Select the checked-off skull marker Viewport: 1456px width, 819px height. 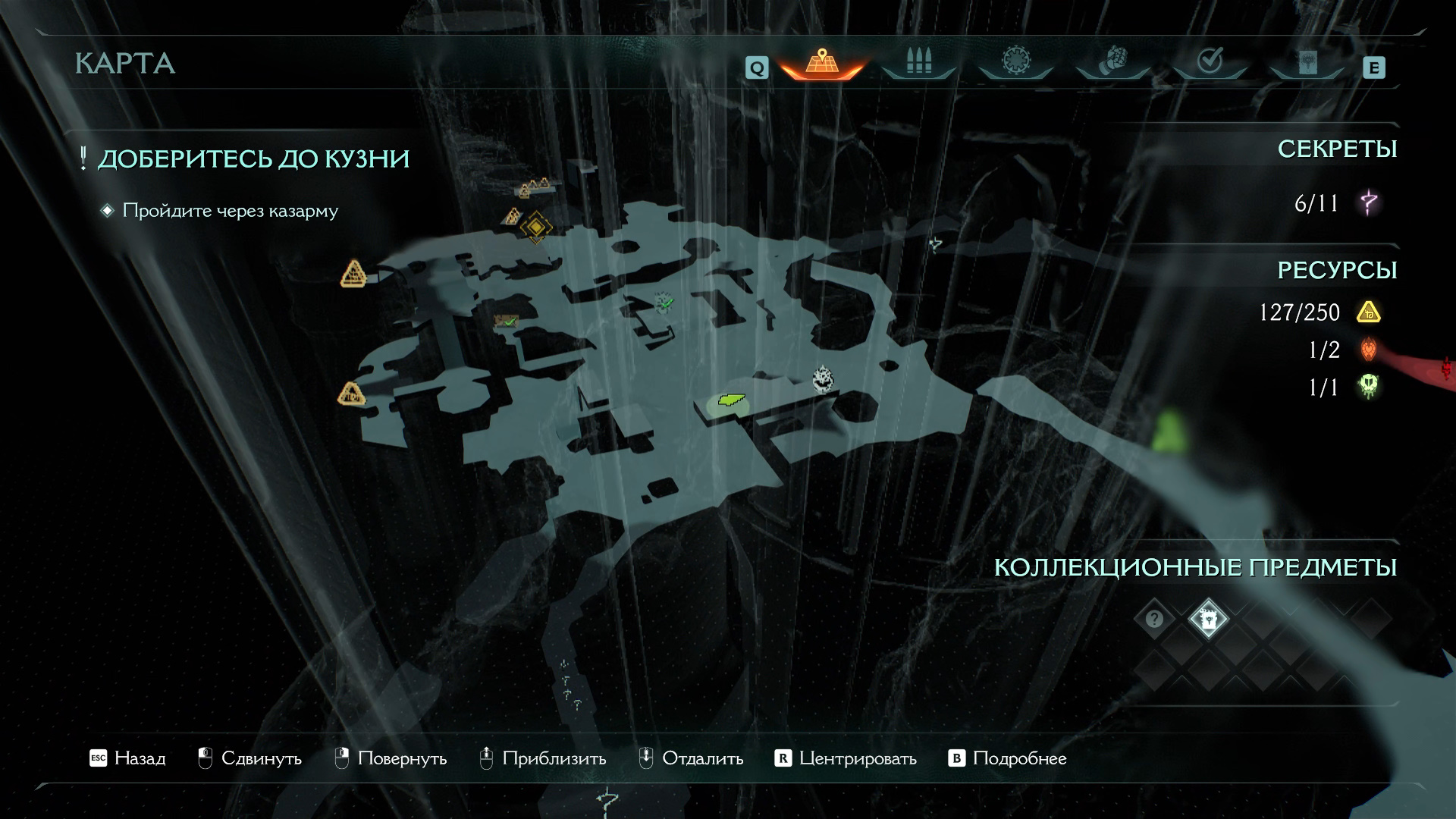pos(664,303)
